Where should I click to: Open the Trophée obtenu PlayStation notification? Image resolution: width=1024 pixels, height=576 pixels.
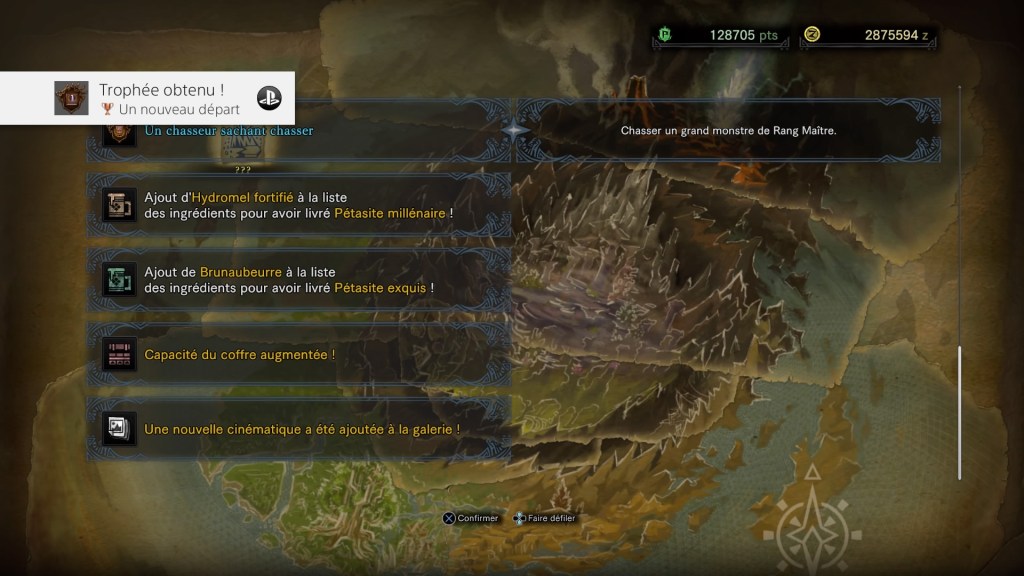coord(148,98)
